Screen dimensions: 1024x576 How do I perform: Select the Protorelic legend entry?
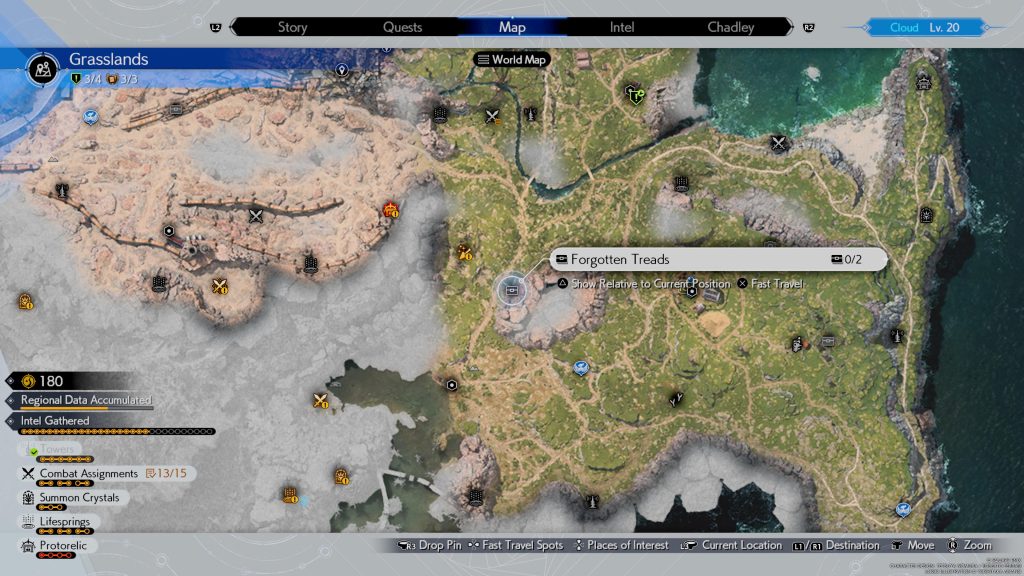(65, 546)
